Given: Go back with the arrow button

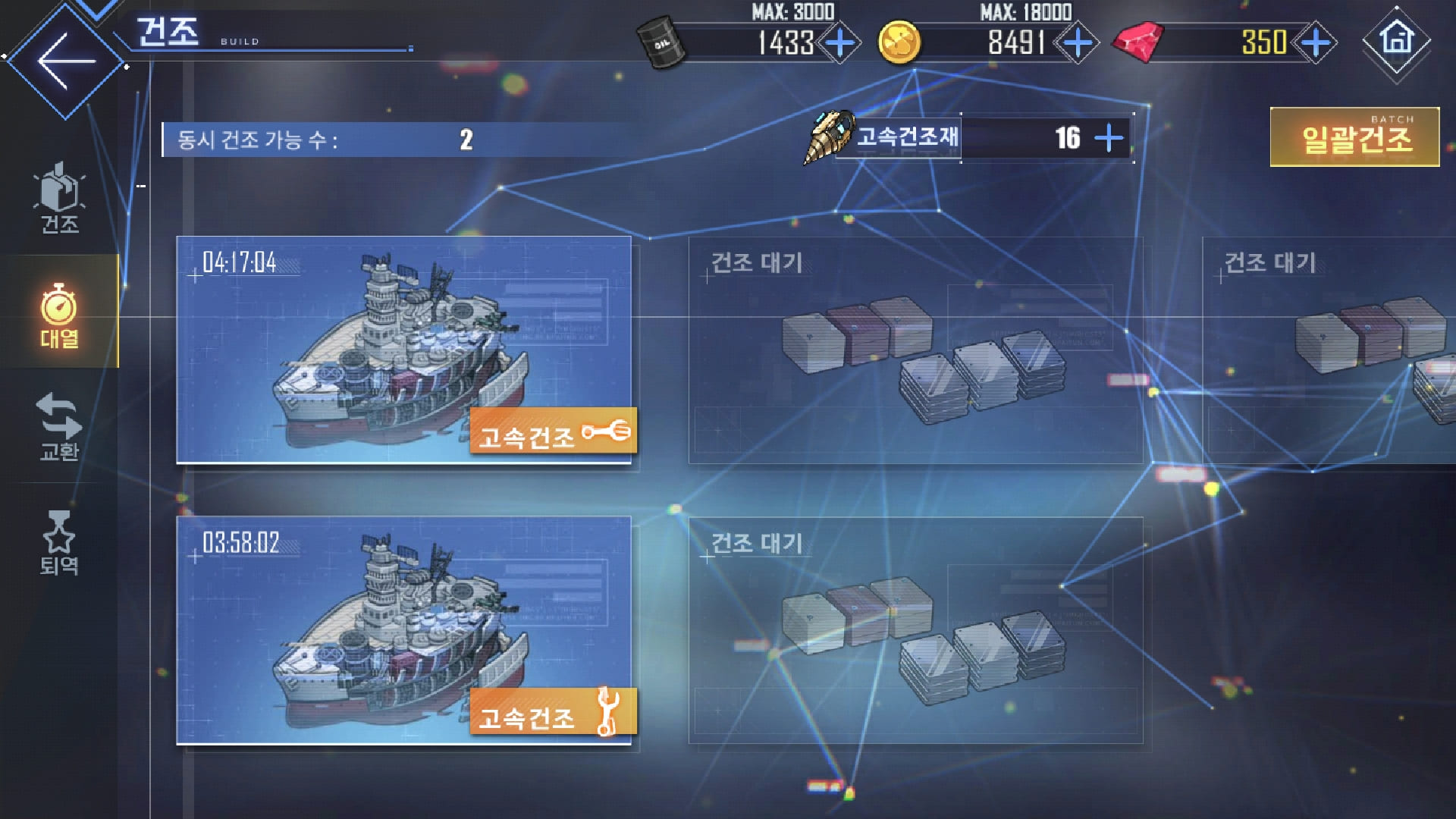Looking at the screenshot, I should point(66,61).
